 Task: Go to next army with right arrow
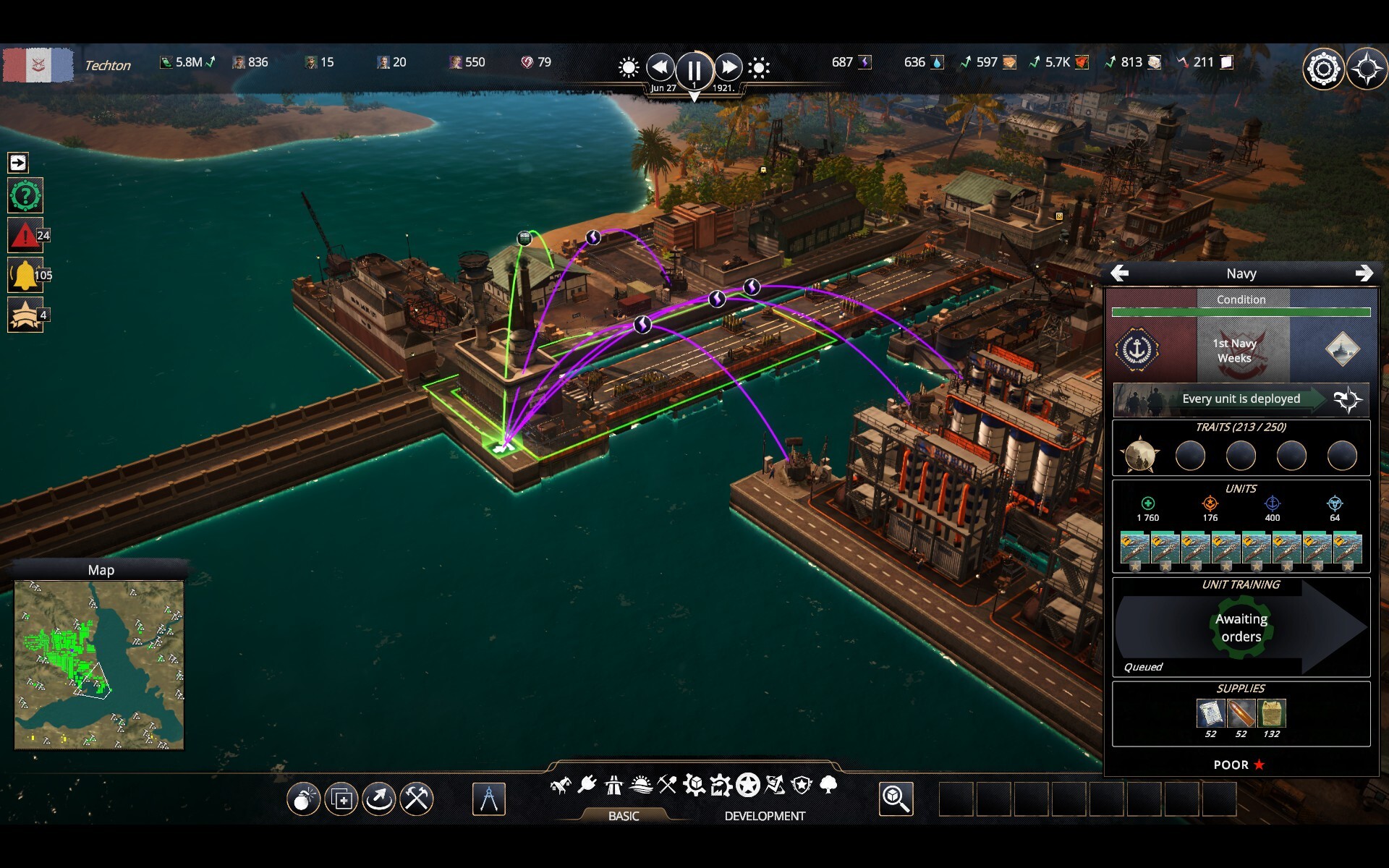click(1364, 273)
